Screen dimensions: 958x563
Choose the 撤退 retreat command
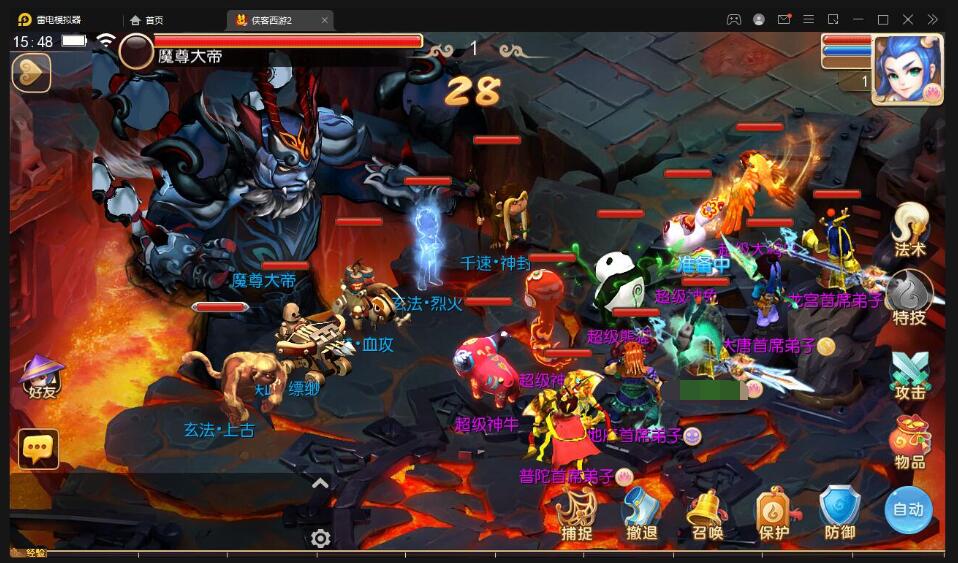(x=641, y=514)
